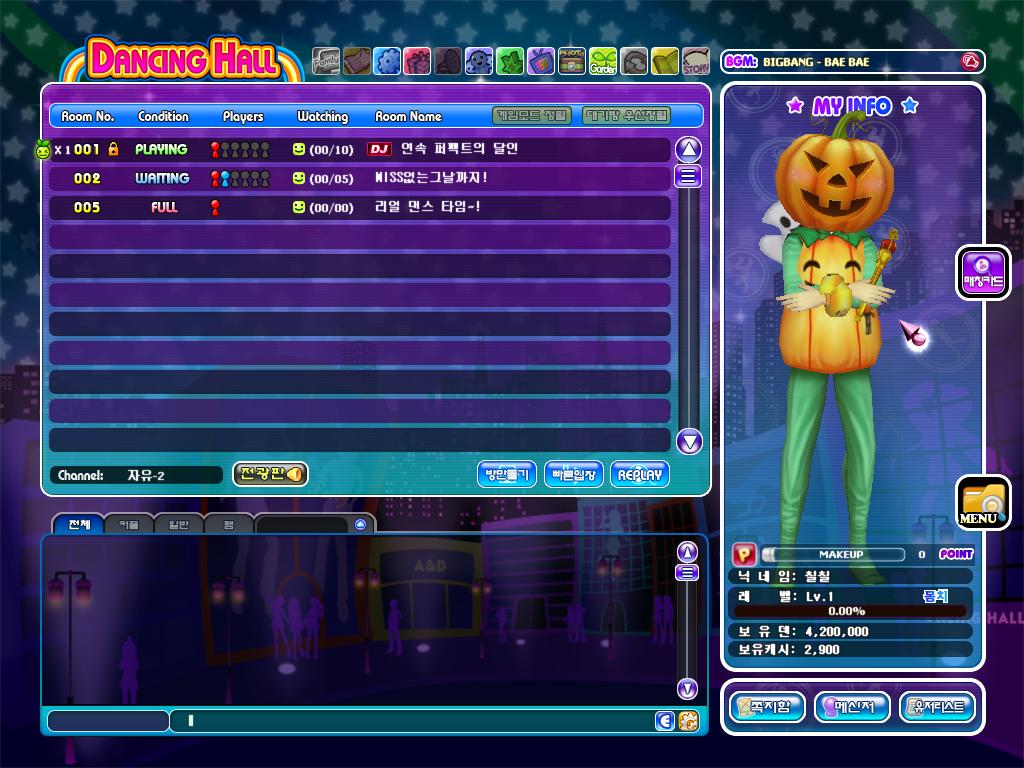Switch to the 전체 chat tab
The height and width of the screenshot is (768, 1024).
[x=79, y=524]
